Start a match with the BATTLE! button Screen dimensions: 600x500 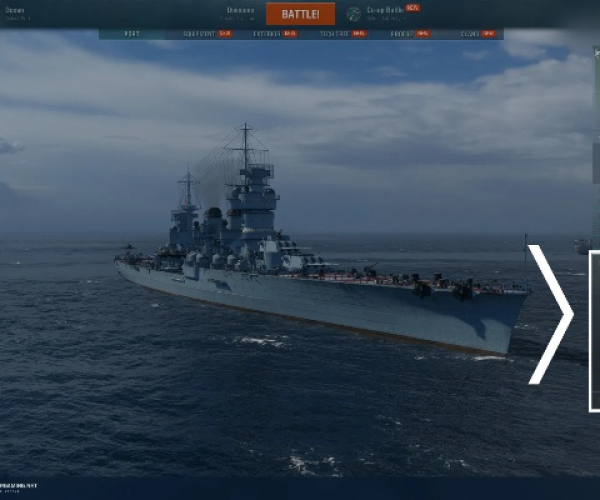coord(300,14)
